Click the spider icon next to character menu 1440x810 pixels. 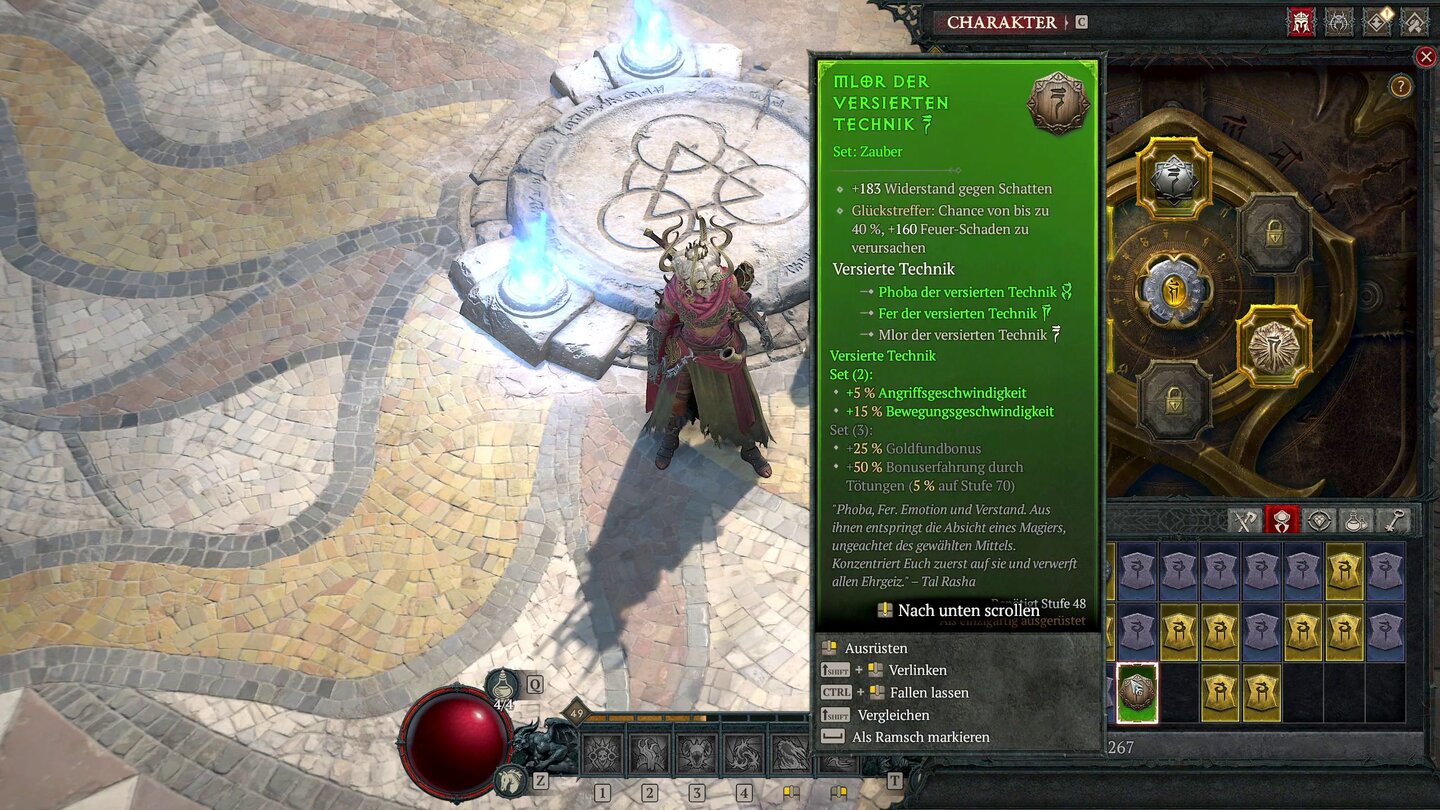point(1338,22)
